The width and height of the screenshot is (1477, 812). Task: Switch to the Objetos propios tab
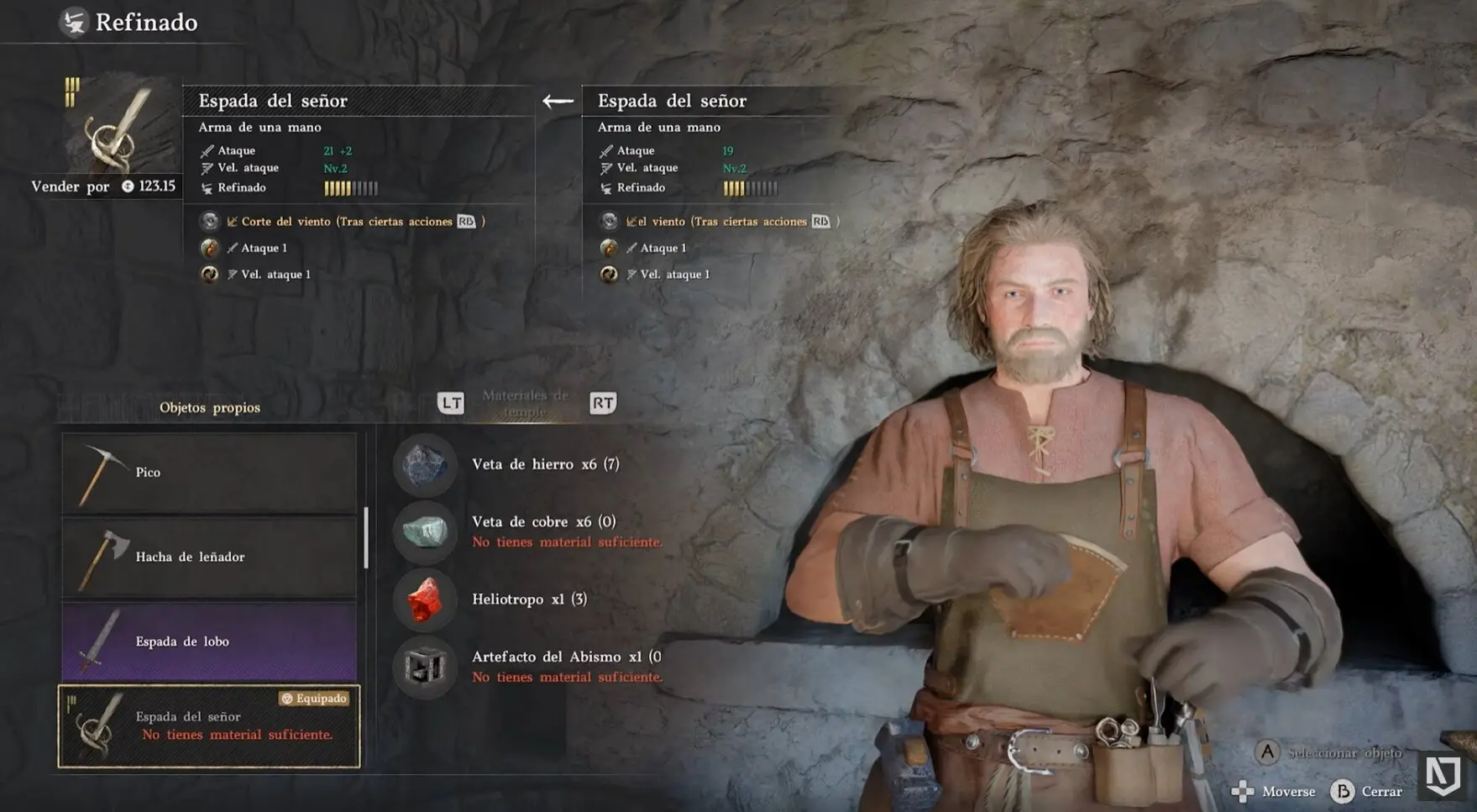point(210,407)
